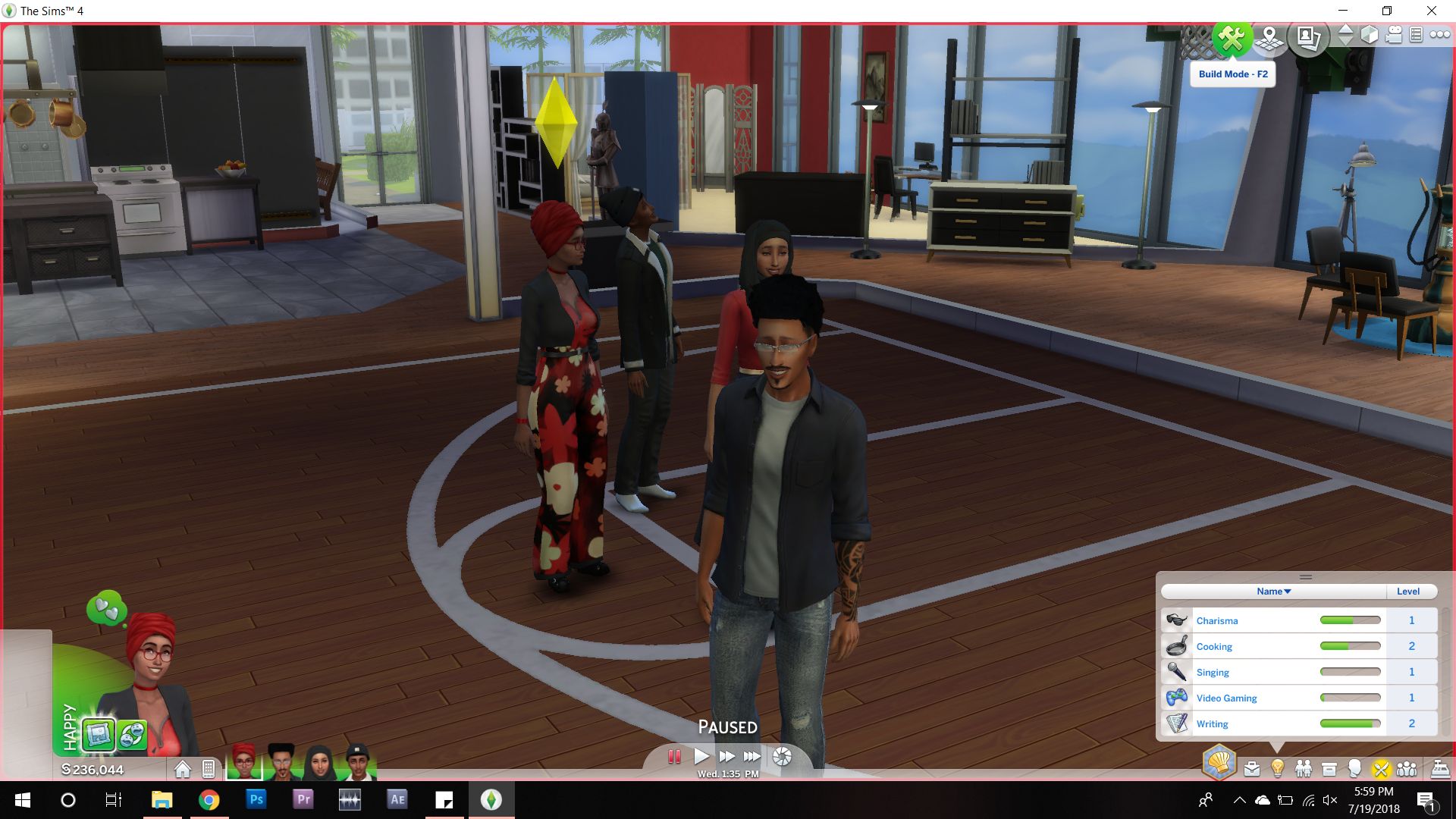The image size is (1456, 819).
Task: Open the three-dot game options menu
Action: tap(1439, 33)
